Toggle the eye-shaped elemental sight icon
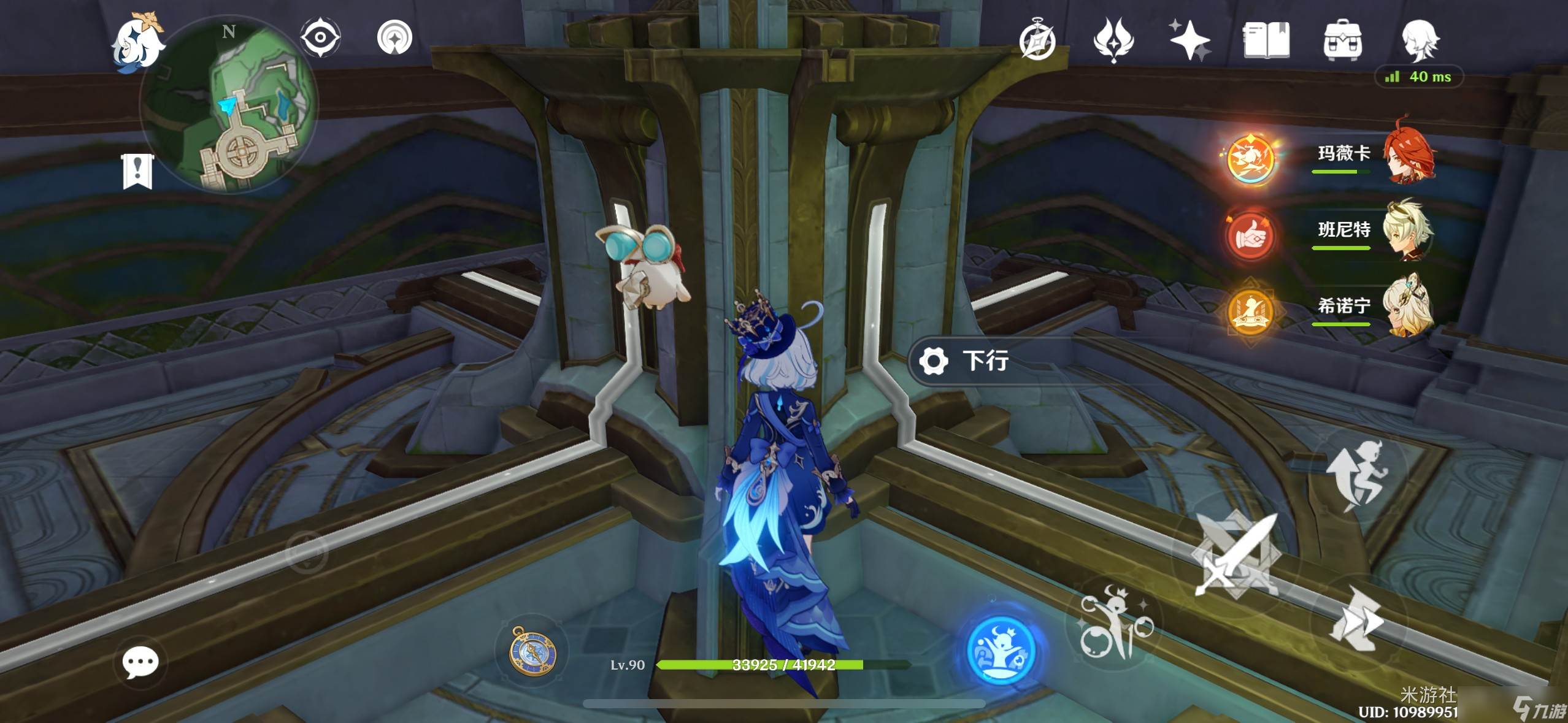The image size is (1568, 723). click(x=320, y=37)
